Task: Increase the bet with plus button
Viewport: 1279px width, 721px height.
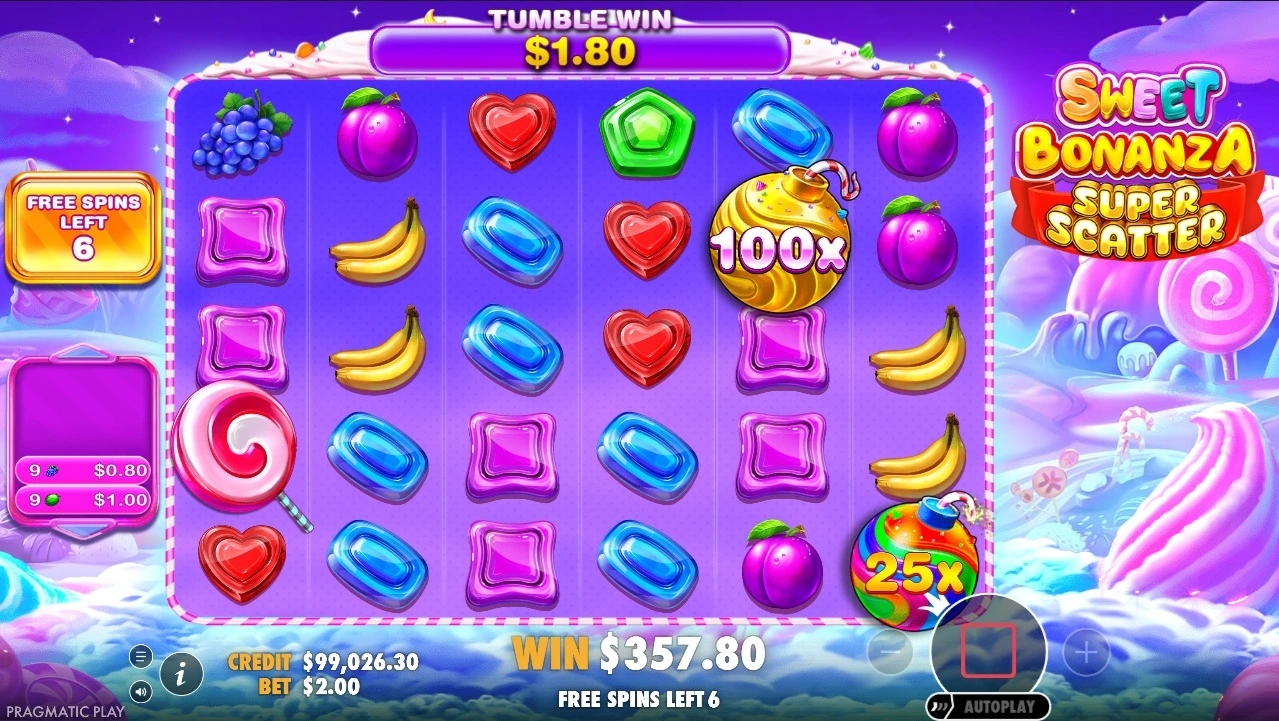Action: 1086,654
